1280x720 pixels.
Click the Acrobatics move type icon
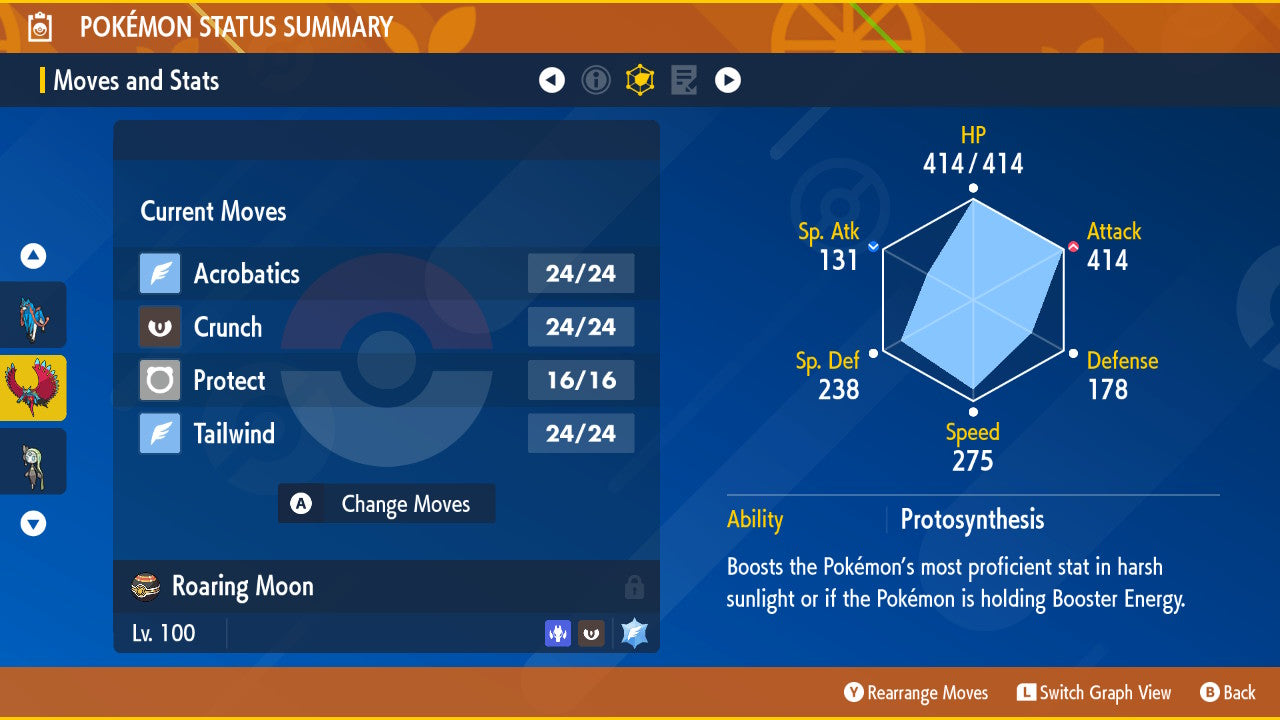158,273
